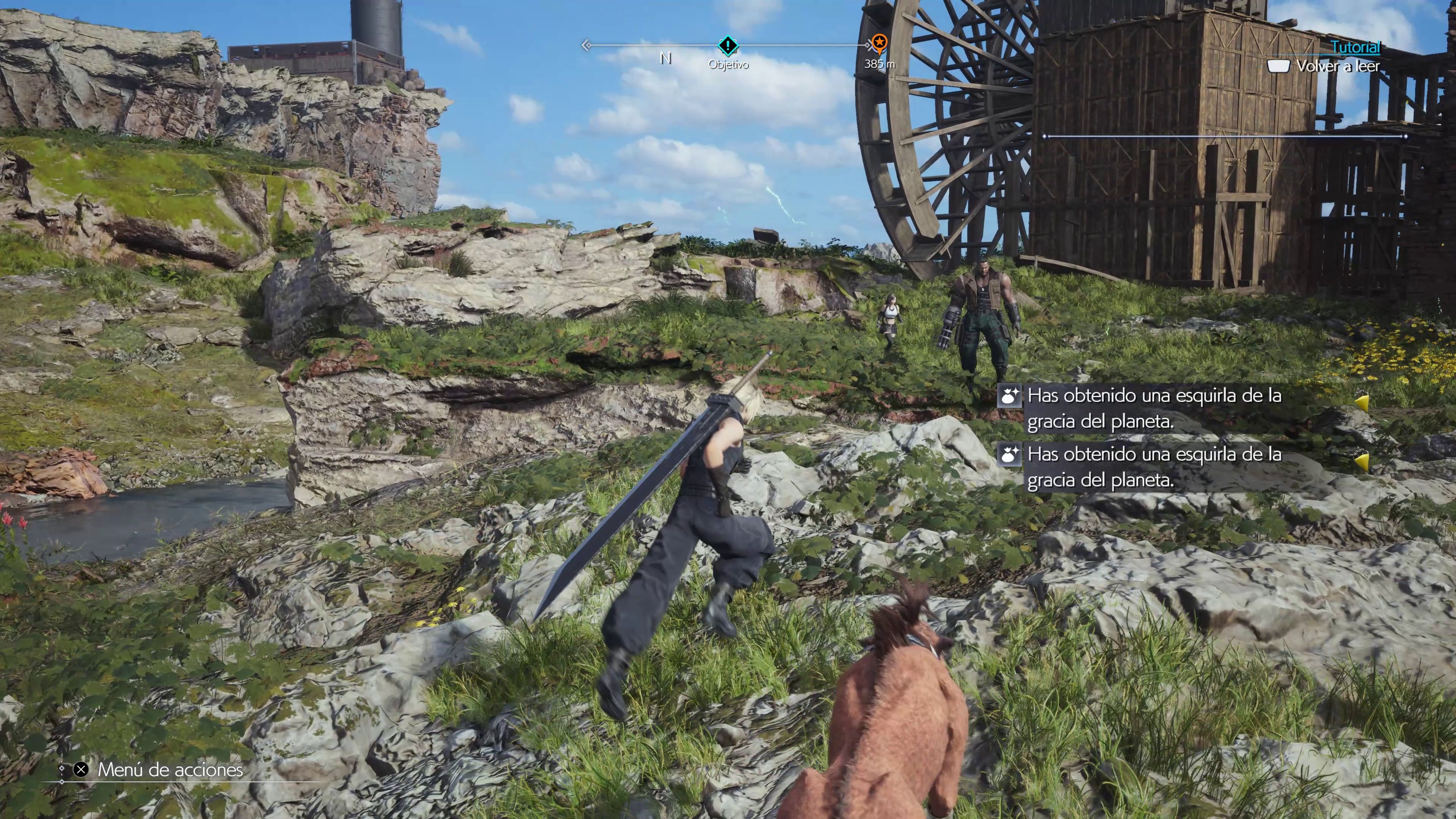Select the Menú de acciones prompt
The height and width of the screenshot is (819, 1456).
(169, 770)
